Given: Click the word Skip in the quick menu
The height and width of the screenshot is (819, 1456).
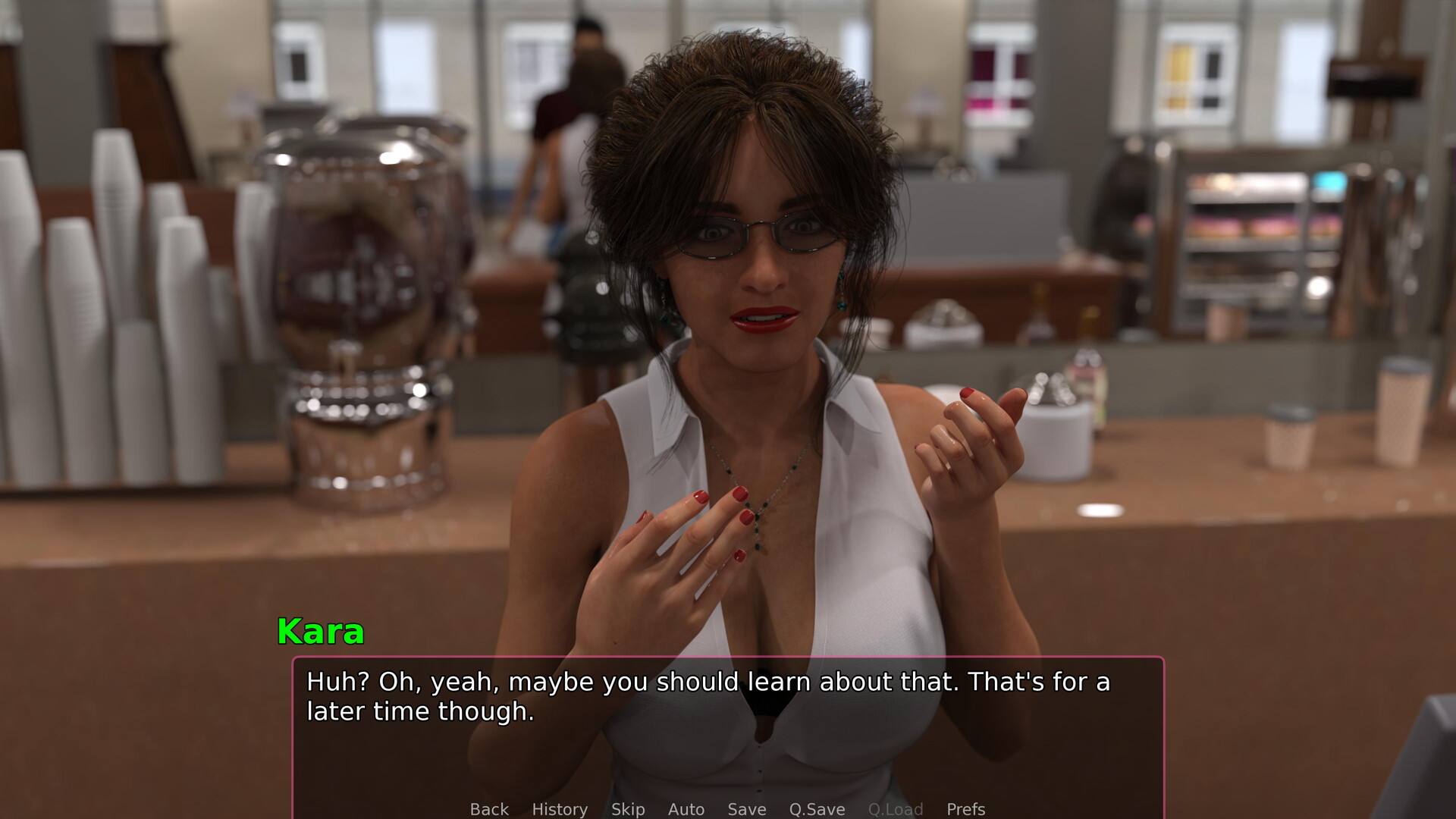Looking at the screenshot, I should tap(628, 809).
